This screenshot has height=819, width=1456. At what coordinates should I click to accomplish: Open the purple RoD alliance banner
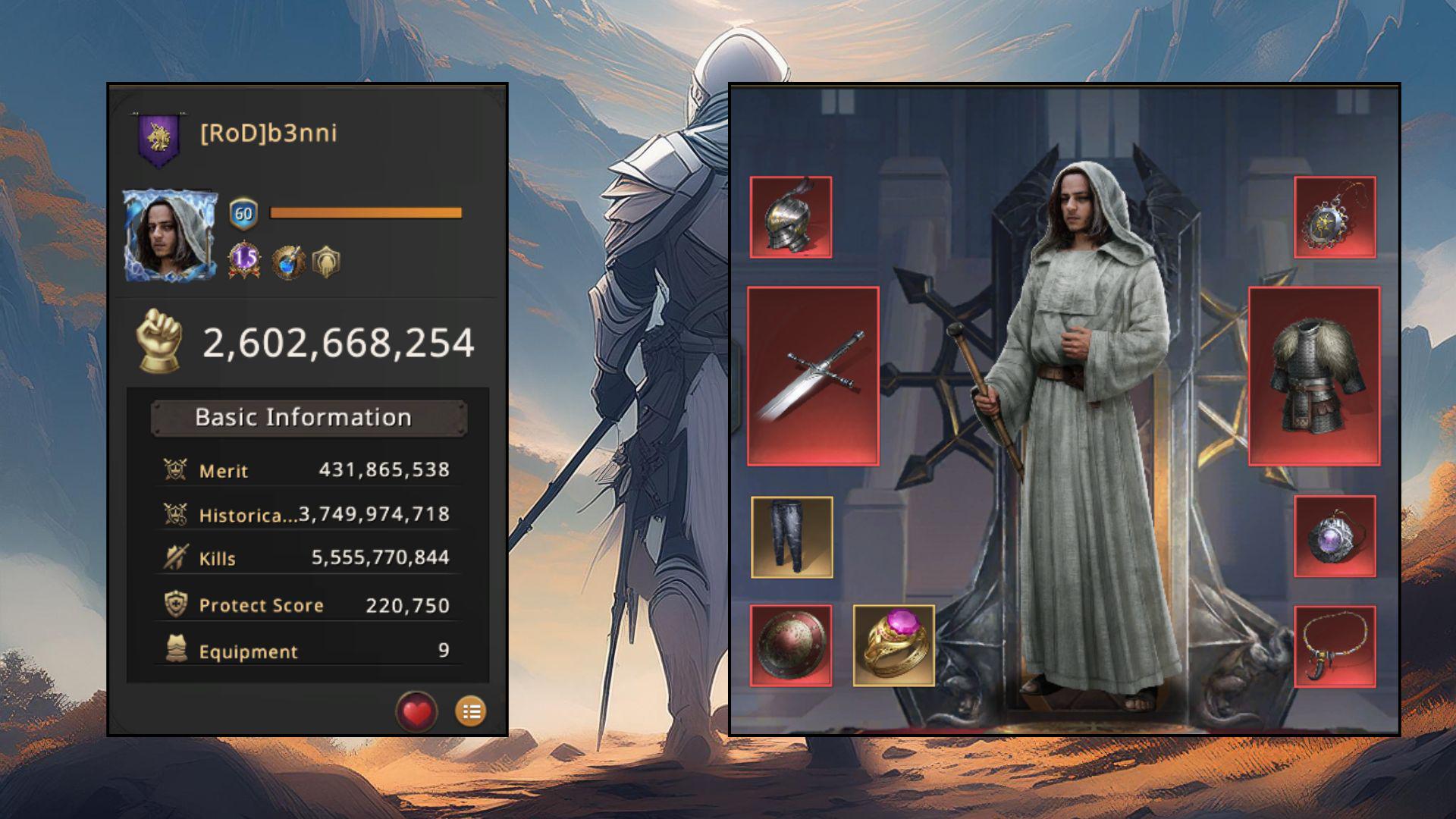159,140
